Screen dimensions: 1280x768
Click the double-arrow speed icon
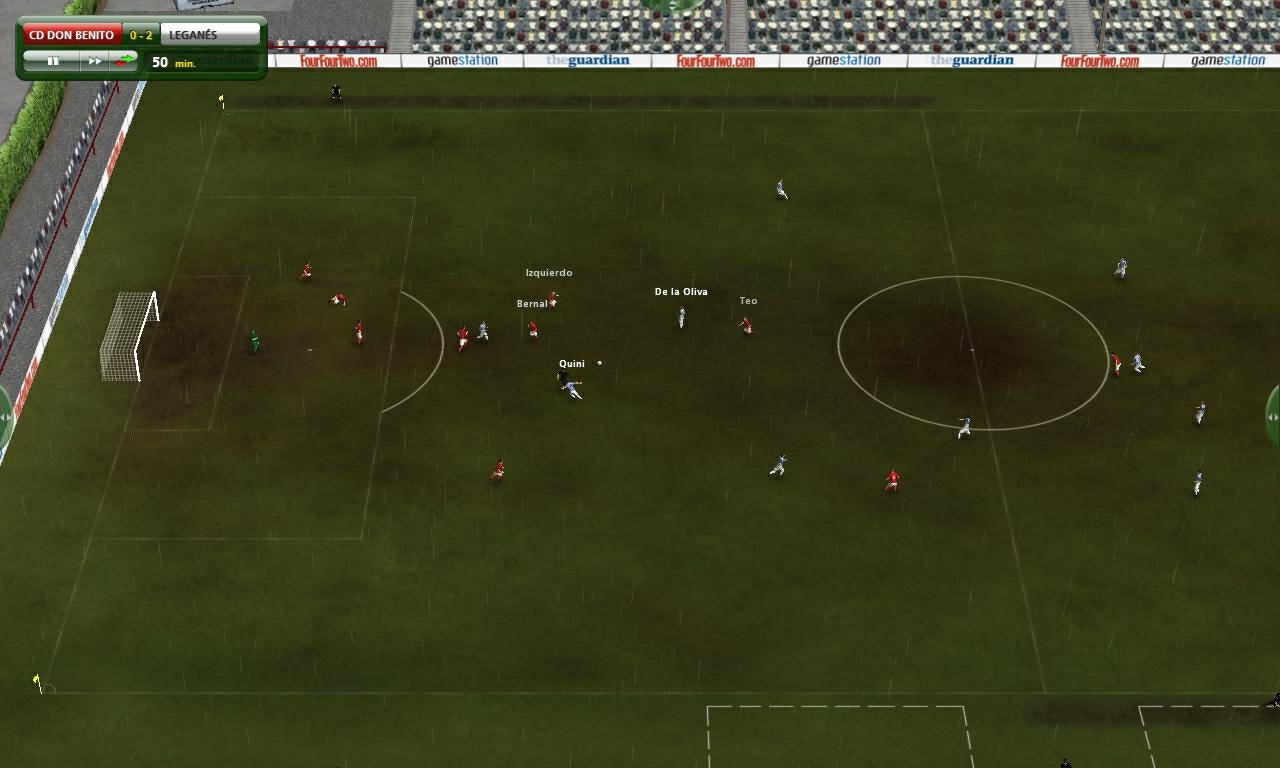(94, 60)
